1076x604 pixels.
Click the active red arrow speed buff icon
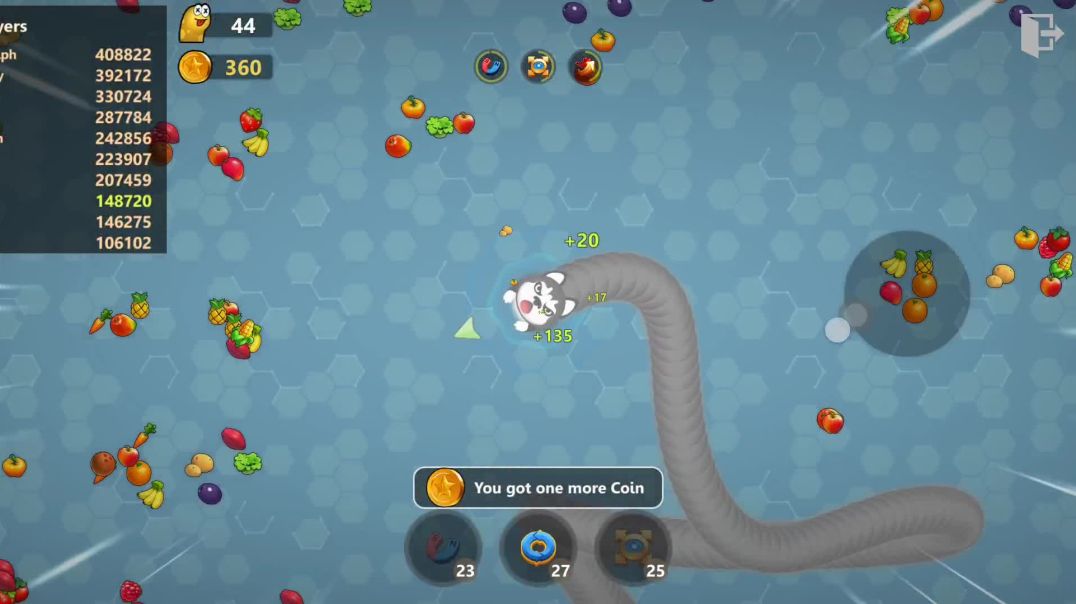coord(586,67)
